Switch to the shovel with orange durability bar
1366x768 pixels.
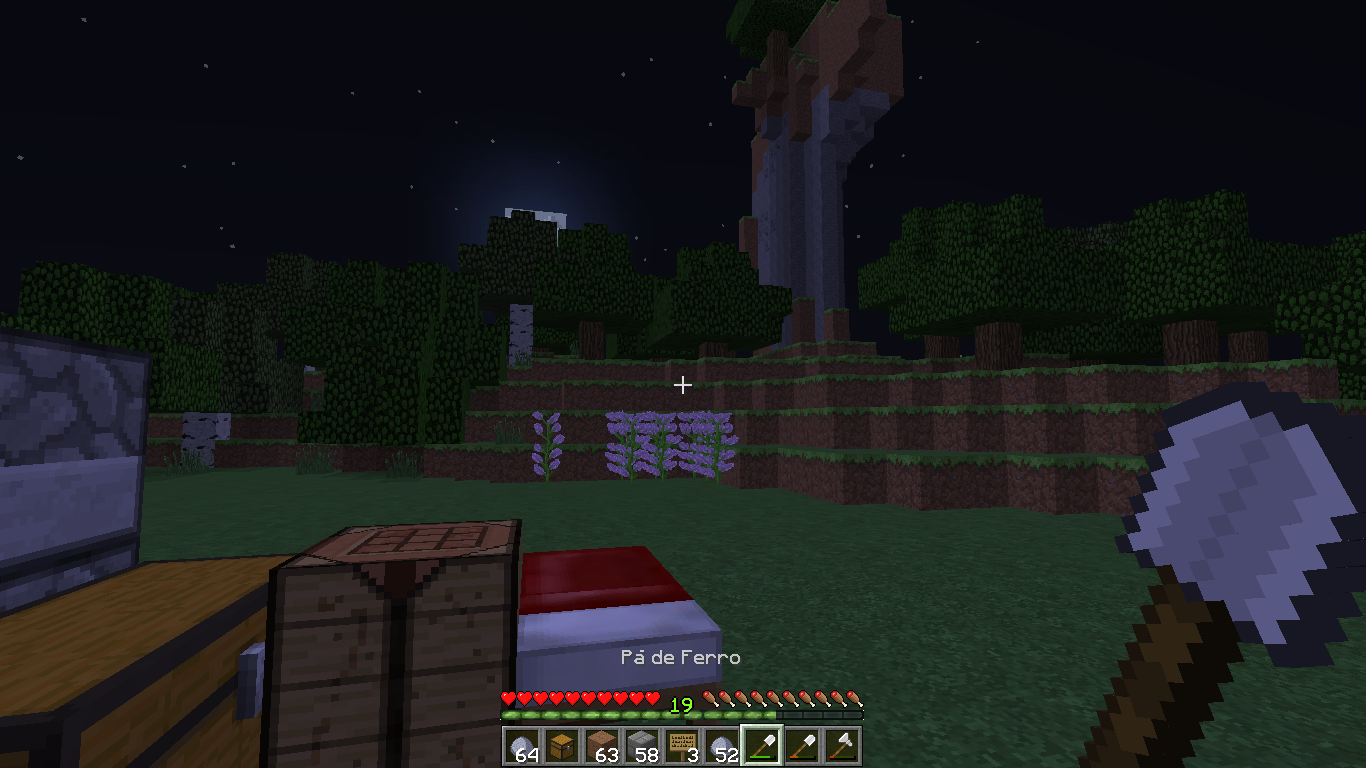coord(802,746)
